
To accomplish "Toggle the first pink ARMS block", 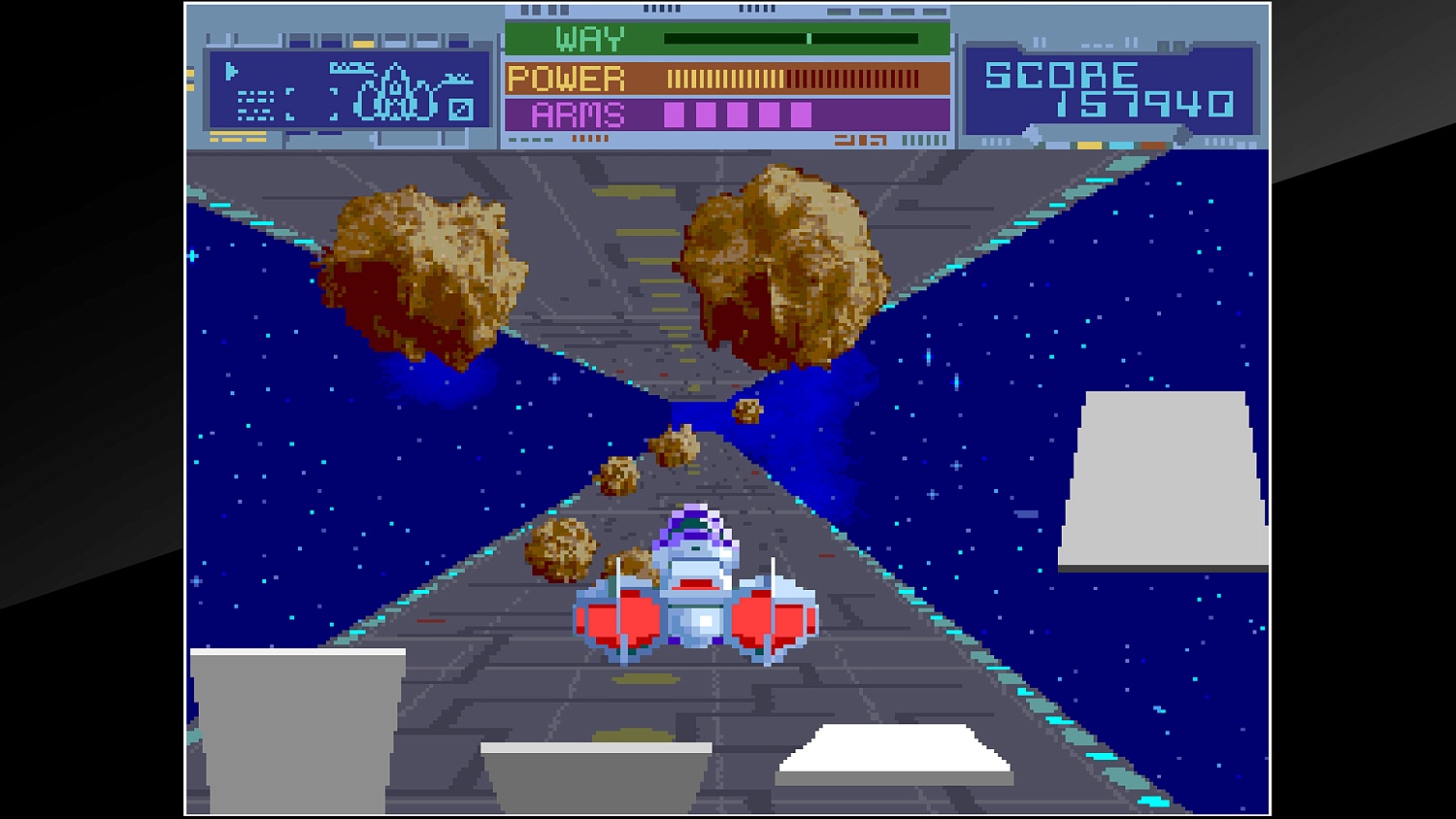I will pos(674,115).
